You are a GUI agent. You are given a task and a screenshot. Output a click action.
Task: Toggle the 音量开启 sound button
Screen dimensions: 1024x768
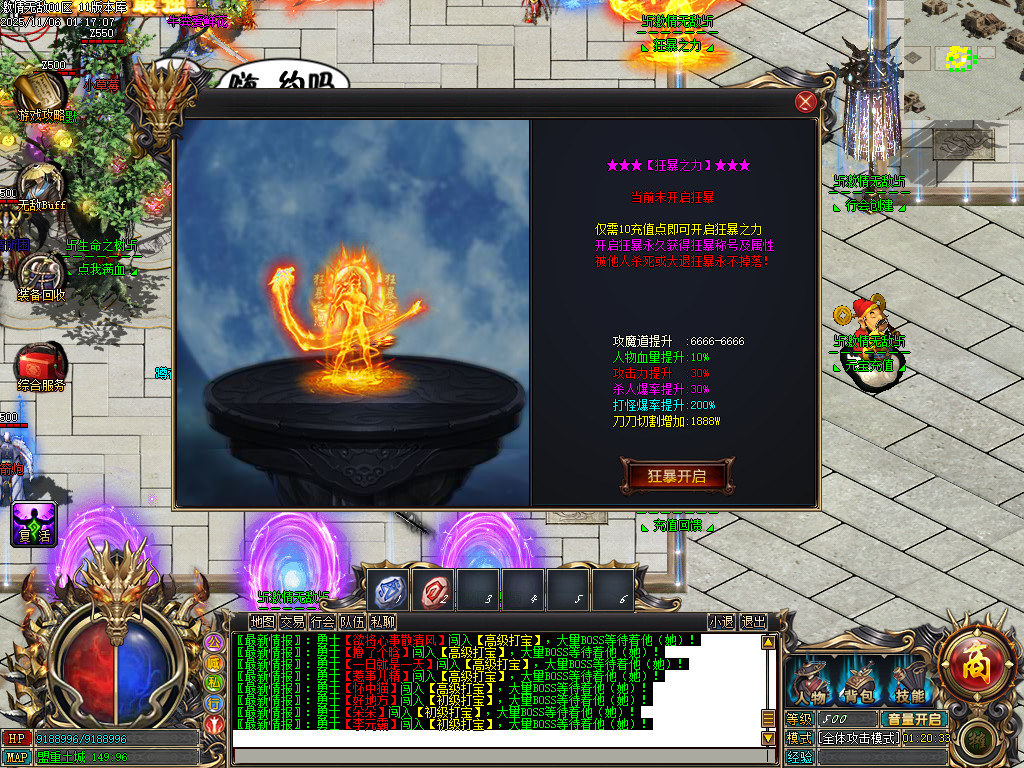click(x=913, y=719)
